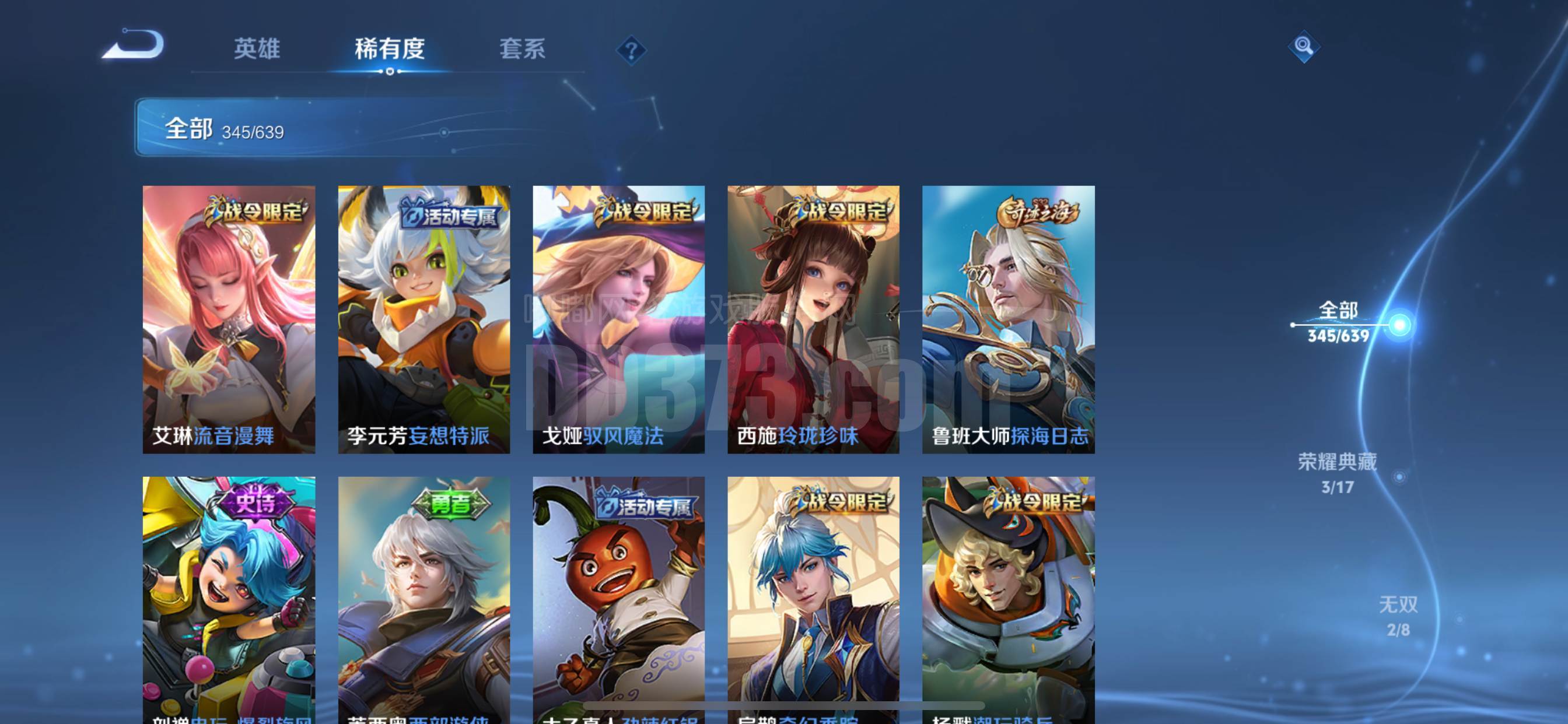The height and width of the screenshot is (724, 1568).
Task: Open the 套系 tab
Action: coord(522,48)
